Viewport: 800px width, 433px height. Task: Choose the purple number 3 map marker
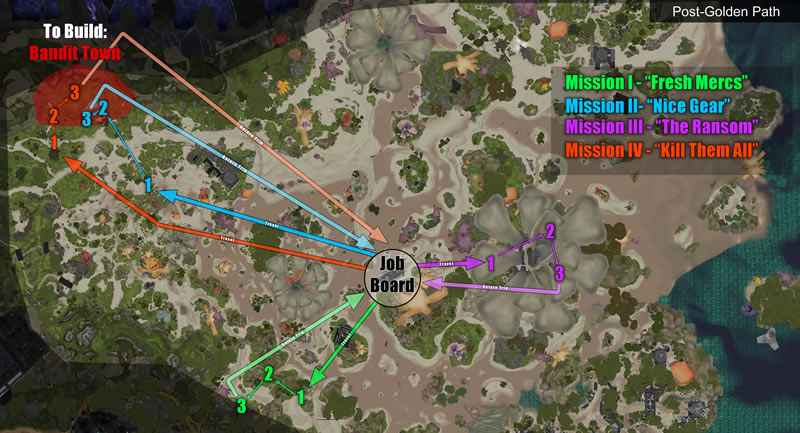point(558,272)
